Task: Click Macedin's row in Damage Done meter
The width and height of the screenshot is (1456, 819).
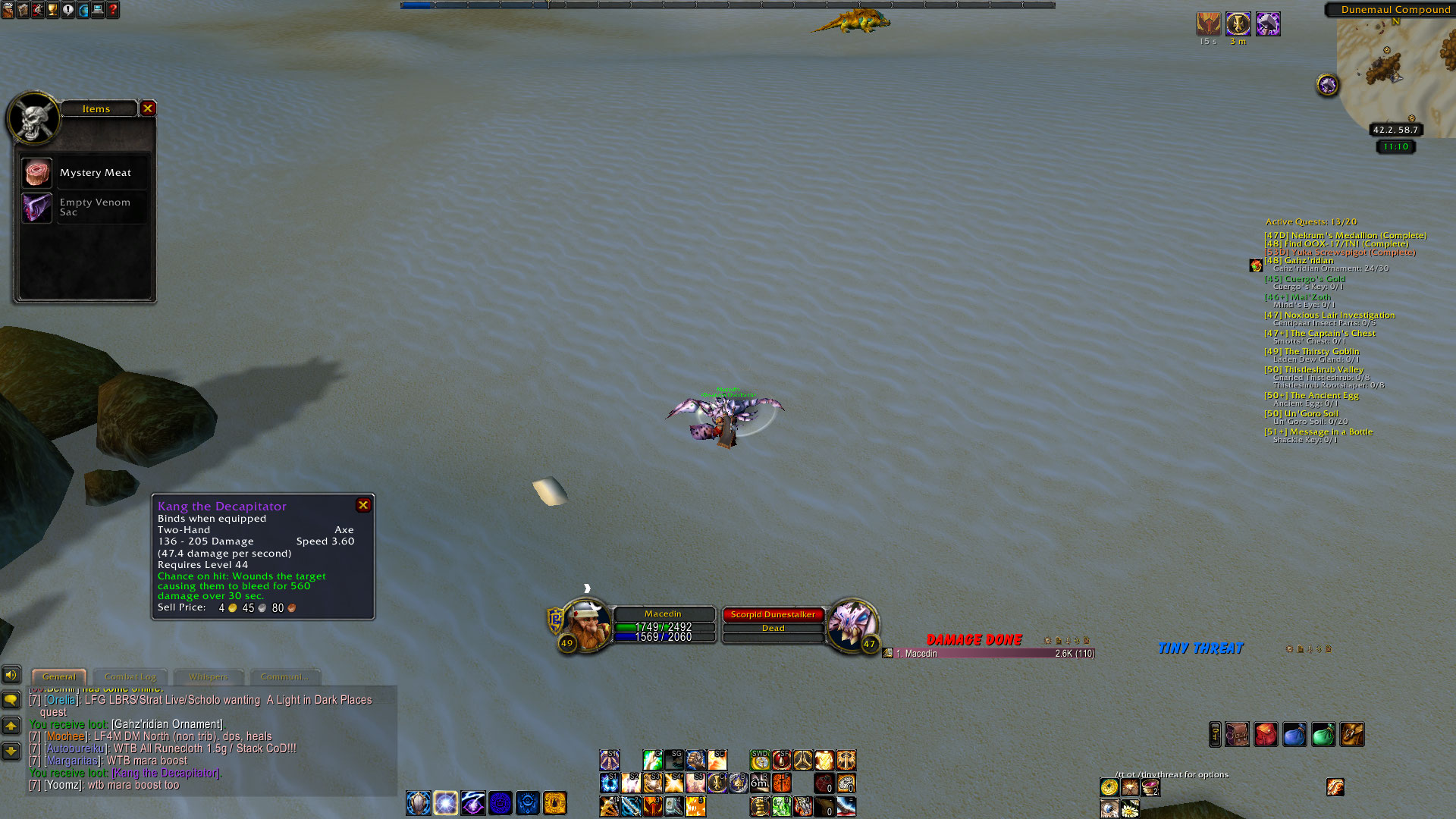Action: tap(993, 654)
